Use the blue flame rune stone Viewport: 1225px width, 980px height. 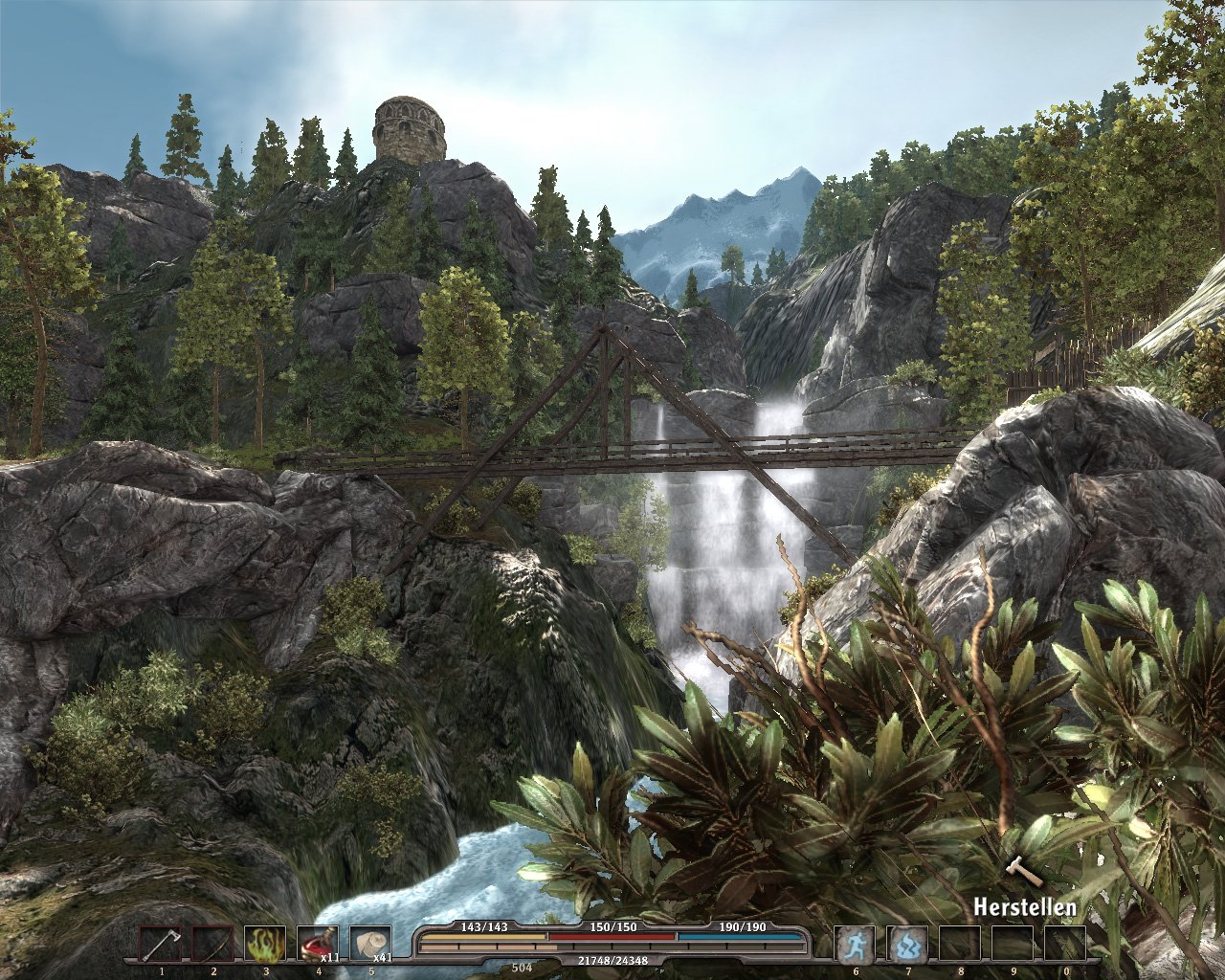pyautogui.click(x=906, y=945)
